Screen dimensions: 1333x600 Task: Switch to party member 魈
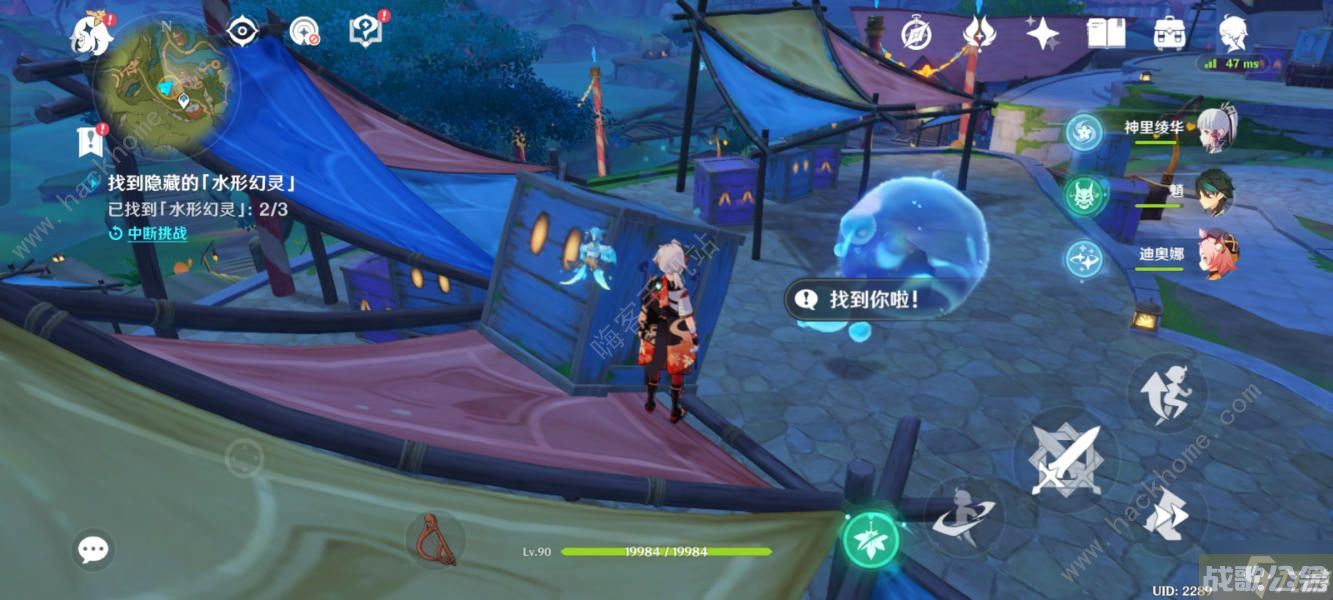[x=1214, y=192]
